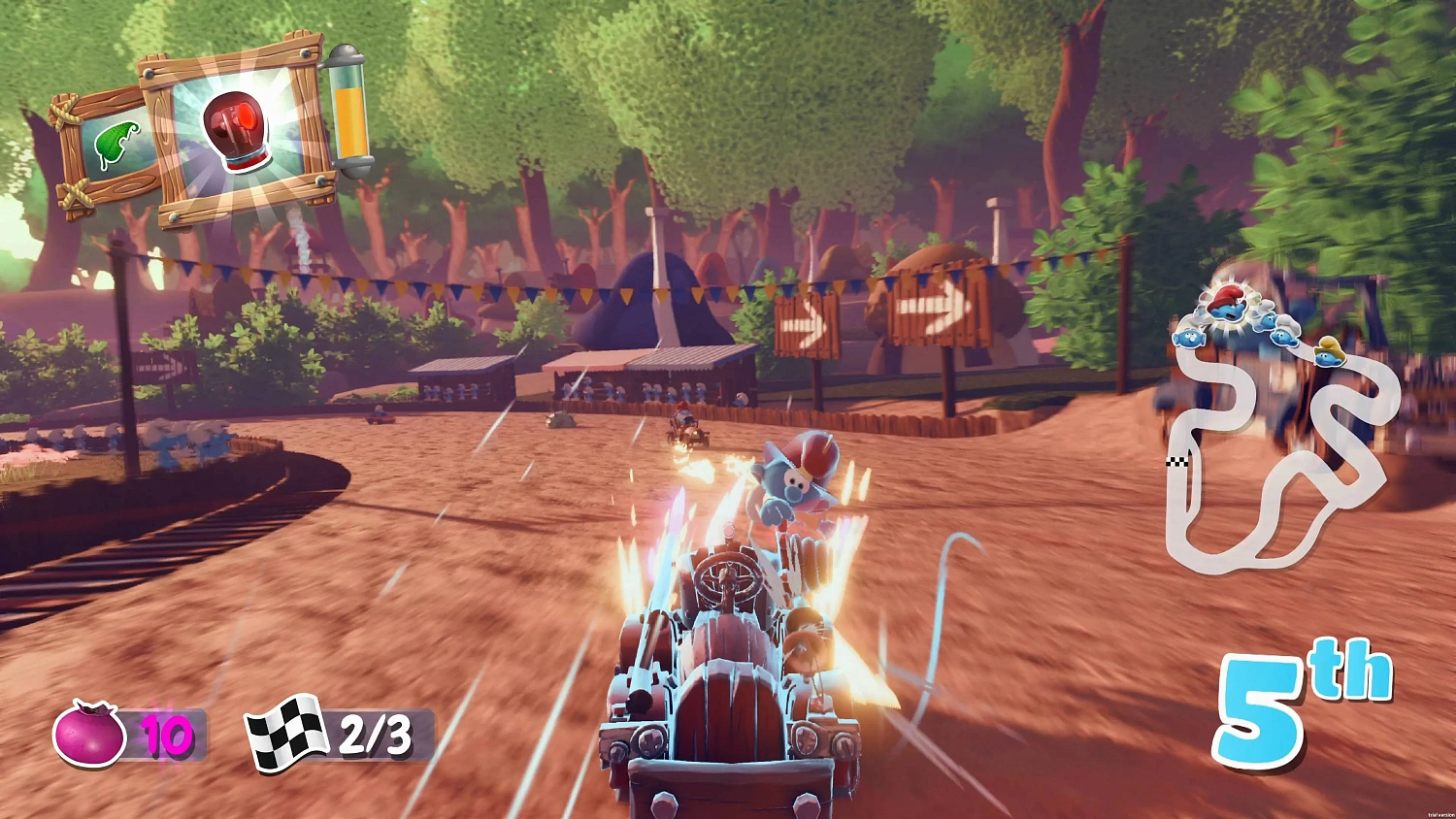The image size is (1456, 819).
Task: Click Papa Smurf's red-hat icon on minimap
Action: [x=1225, y=304]
